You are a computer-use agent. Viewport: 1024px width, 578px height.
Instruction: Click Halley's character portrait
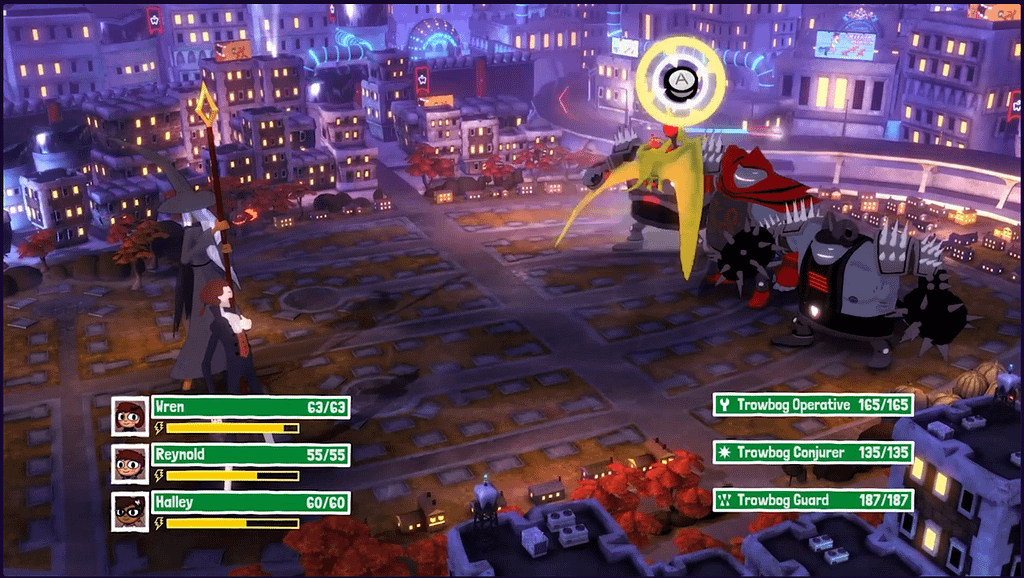tap(130, 511)
